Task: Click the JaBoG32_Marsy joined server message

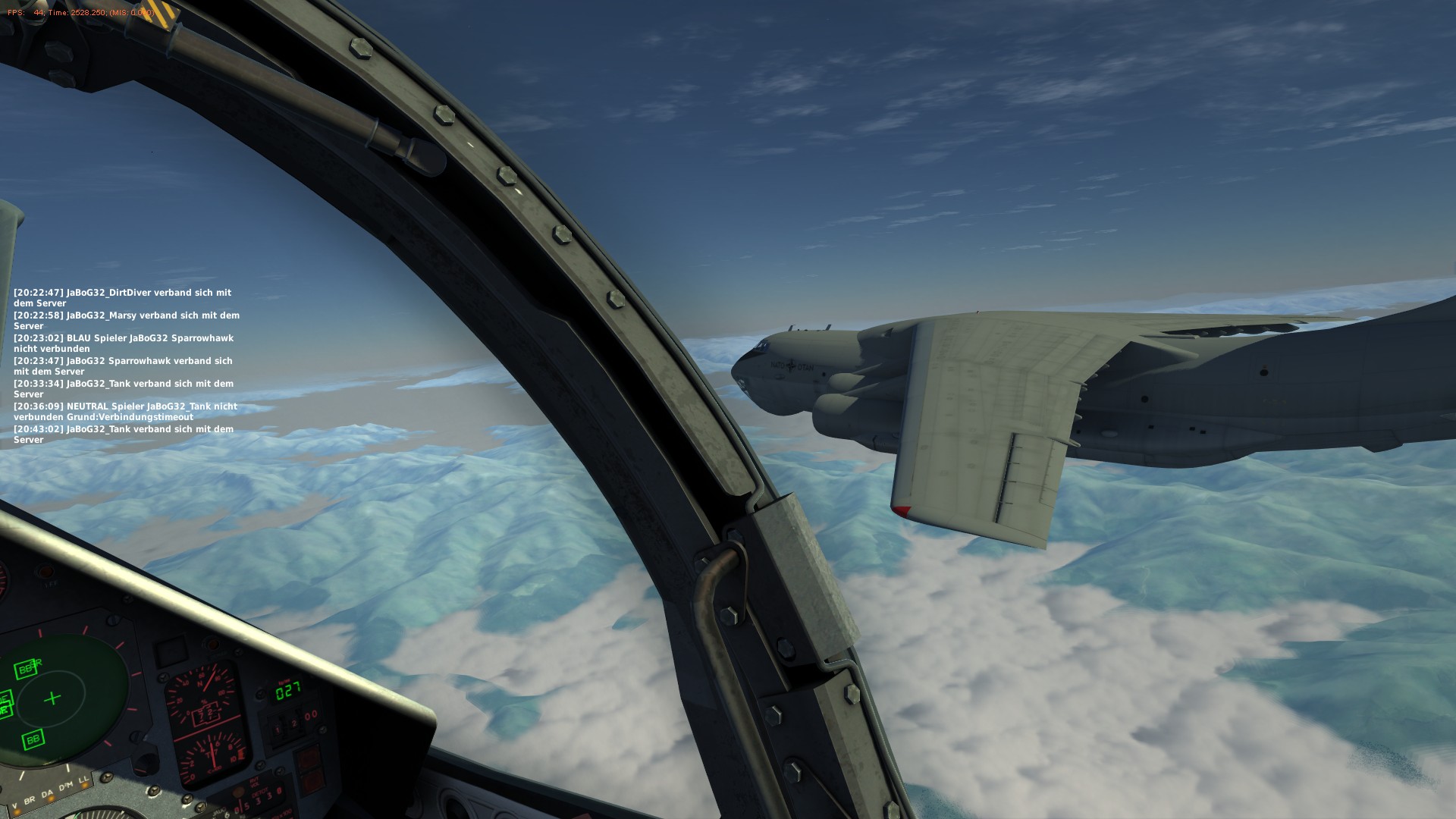Action: (126, 320)
